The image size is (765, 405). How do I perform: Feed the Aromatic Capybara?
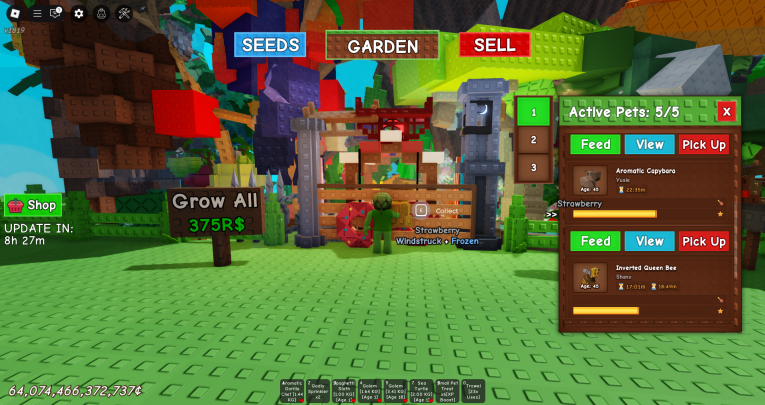pyautogui.click(x=595, y=145)
